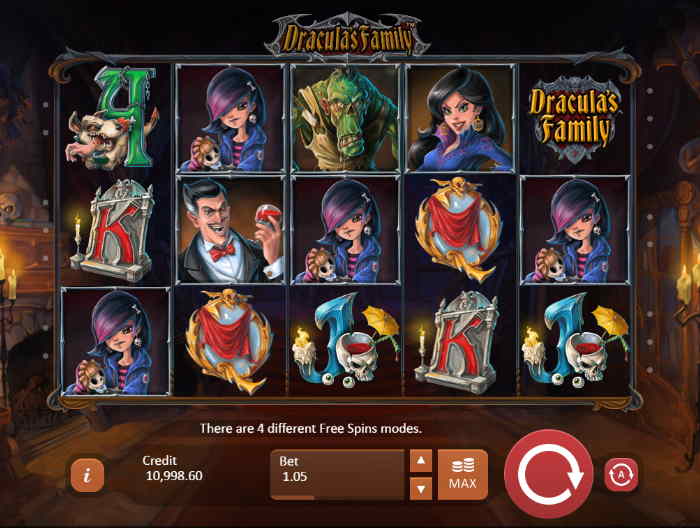This screenshot has height=528, width=700.
Task: Adjust the Bet amount slider
Action: (336, 495)
